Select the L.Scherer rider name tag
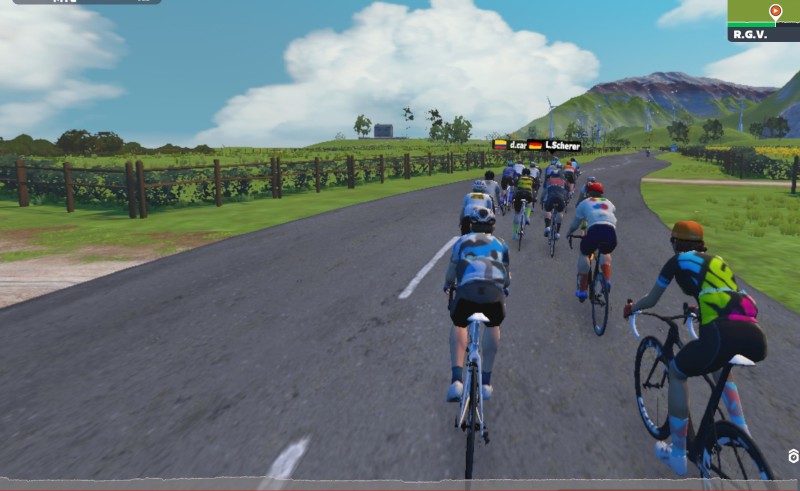Screen dimensions: 800x491 coord(562,145)
